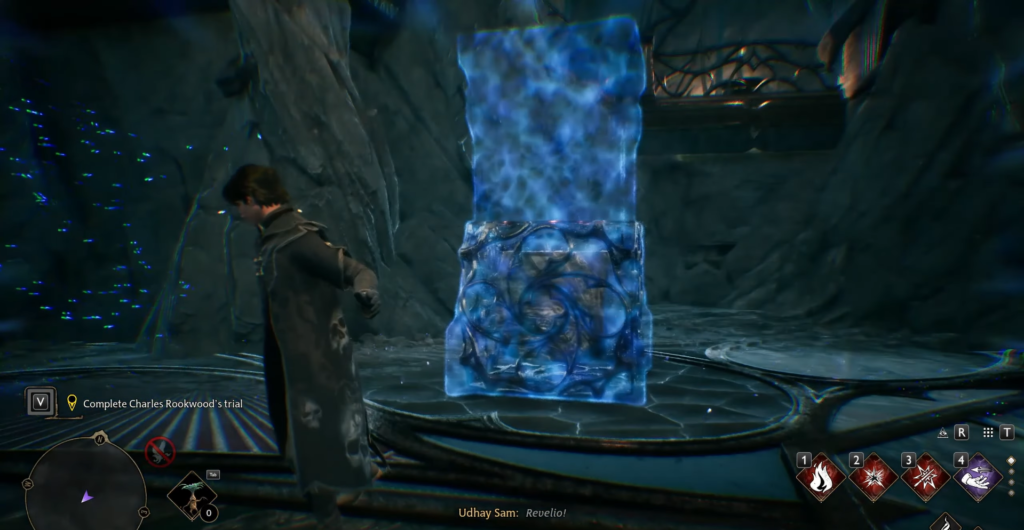Click the crossed-out mount unavailable icon
The image size is (1024, 530).
[x=160, y=452]
